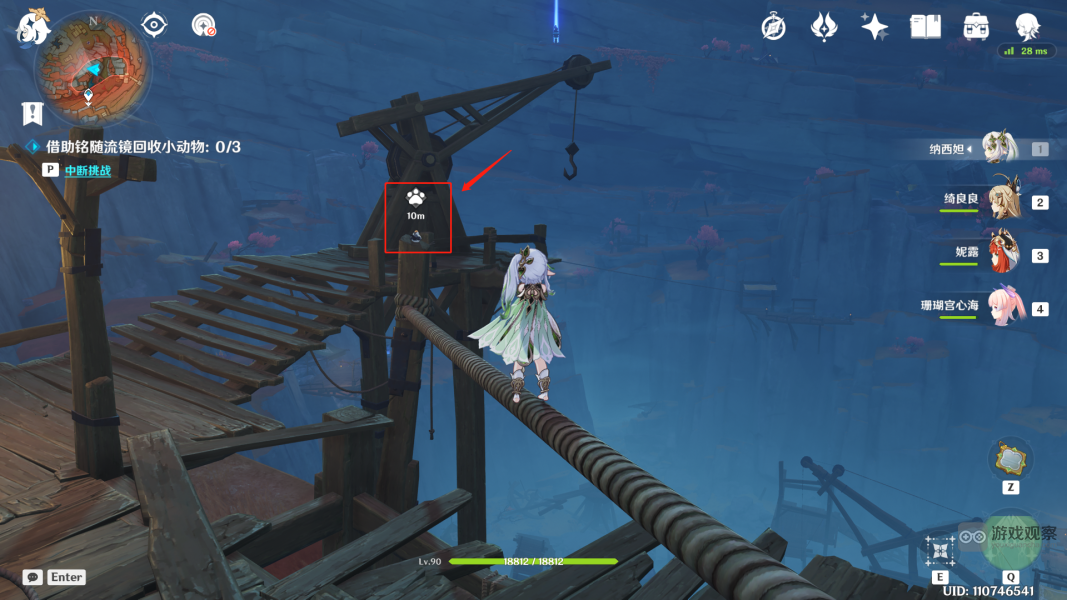Open the quest banner exclamation icon
Image resolution: width=1067 pixels, height=600 pixels.
[34, 112]
